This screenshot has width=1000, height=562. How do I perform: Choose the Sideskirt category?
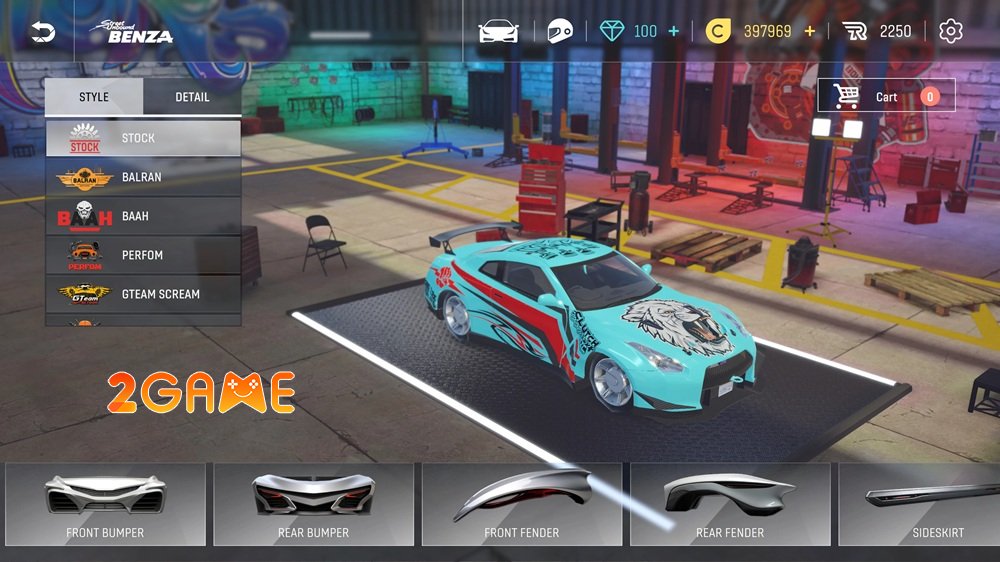tap(925, 504)
